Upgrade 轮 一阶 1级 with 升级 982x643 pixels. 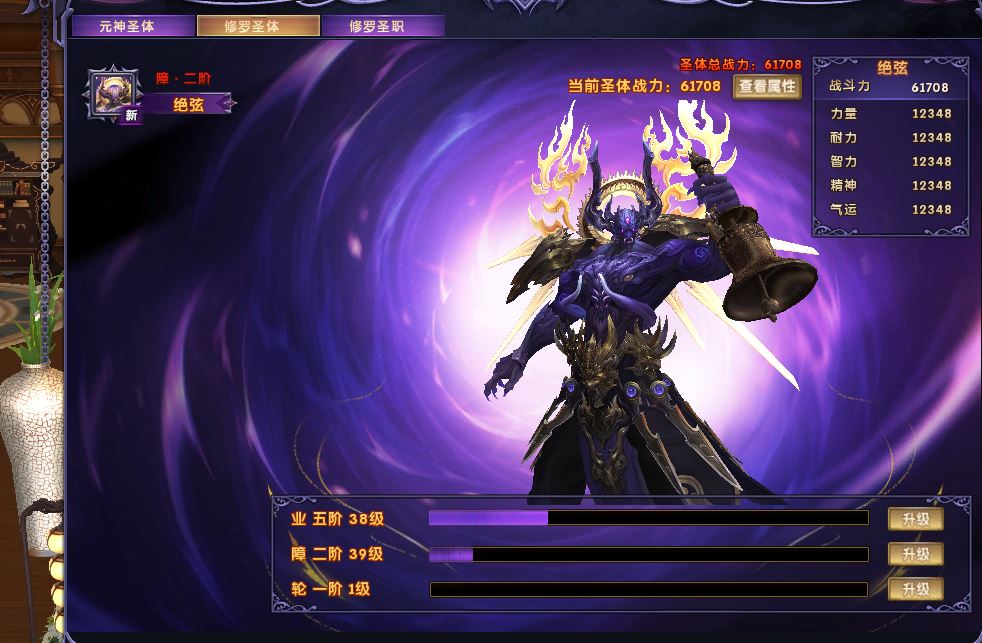point(915,589)
